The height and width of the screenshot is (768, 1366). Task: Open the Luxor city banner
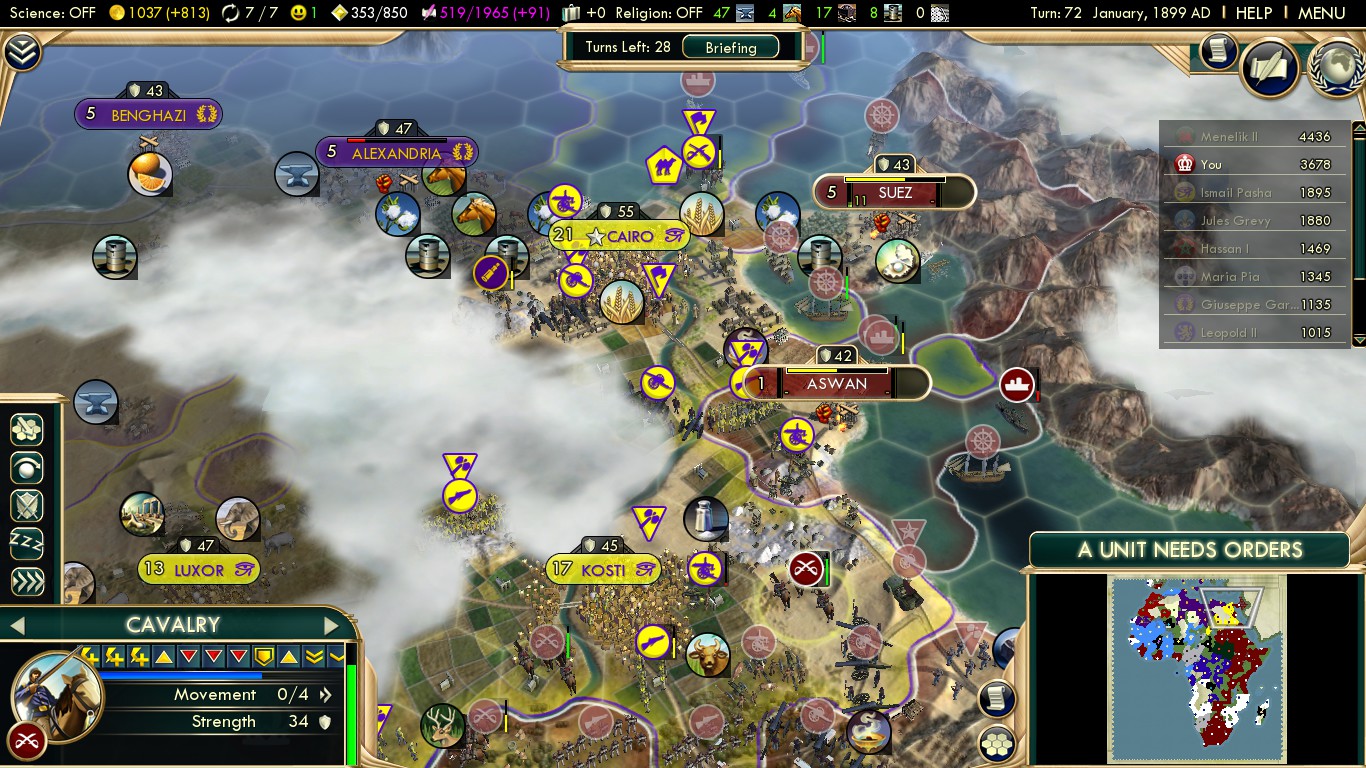pyautogui.click(x=198, y=570)
